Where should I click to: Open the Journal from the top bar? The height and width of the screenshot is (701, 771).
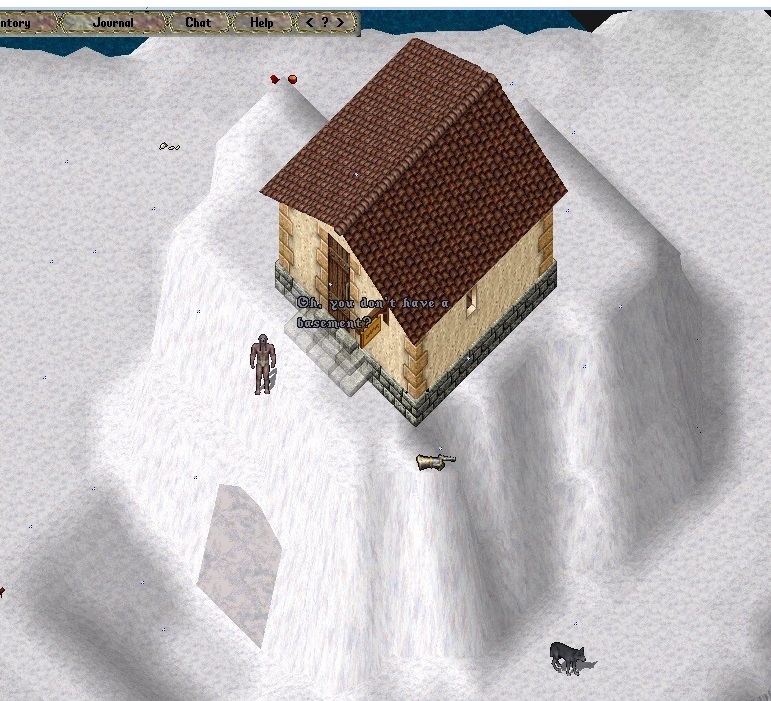click(x=112, y=23)
